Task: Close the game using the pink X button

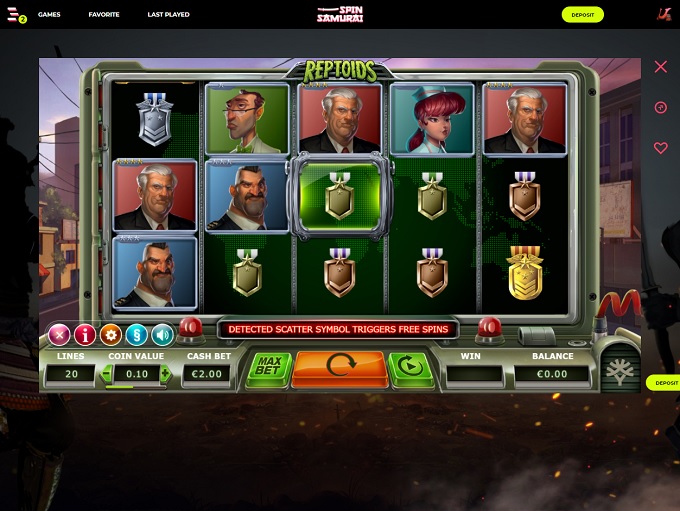Action: (x=60, y=335)
